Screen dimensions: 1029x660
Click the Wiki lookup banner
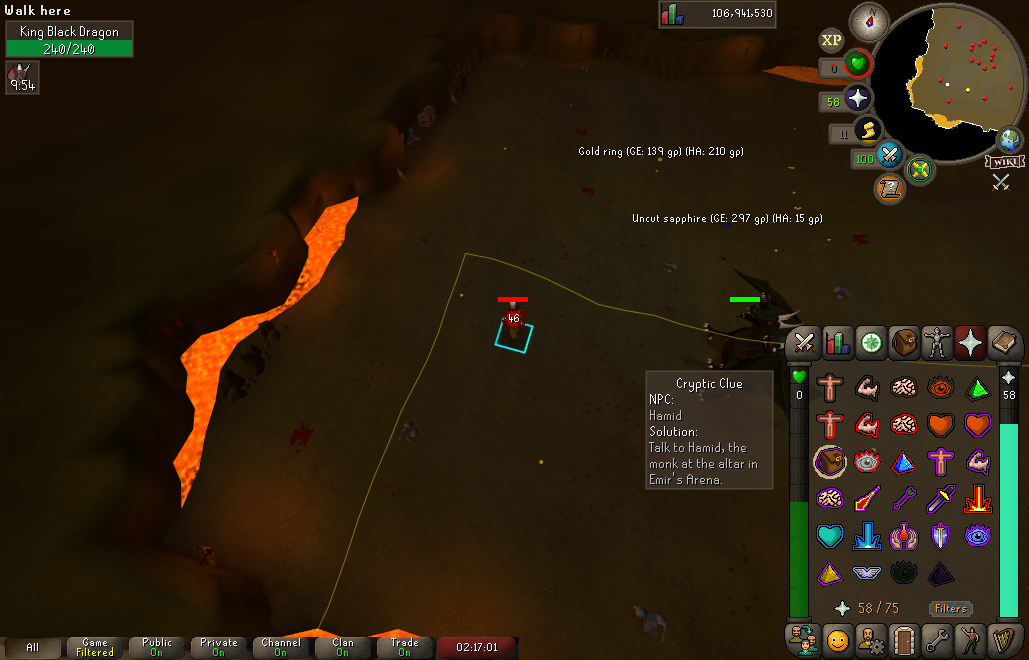tap(1005, 161)
